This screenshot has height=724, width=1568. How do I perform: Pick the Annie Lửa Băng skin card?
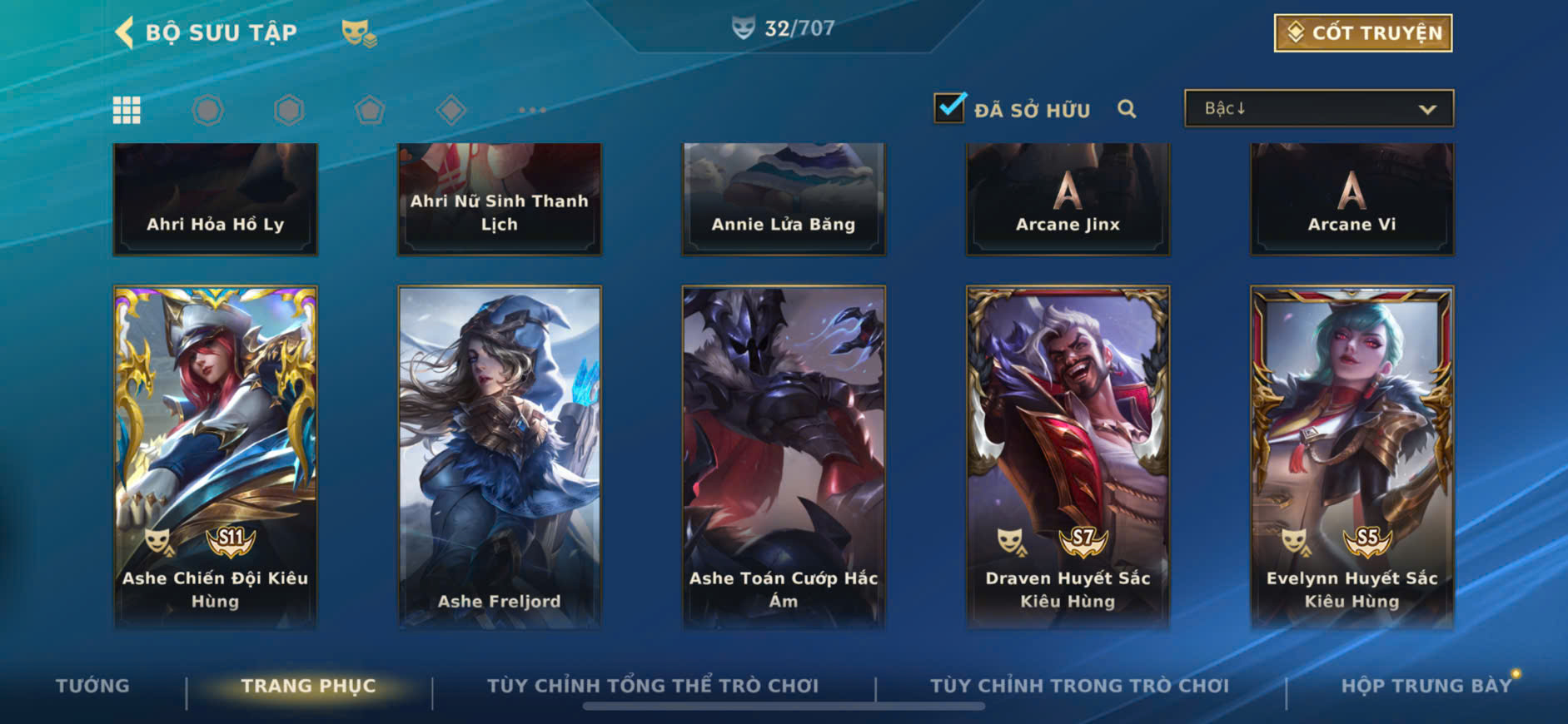point(783,198)
